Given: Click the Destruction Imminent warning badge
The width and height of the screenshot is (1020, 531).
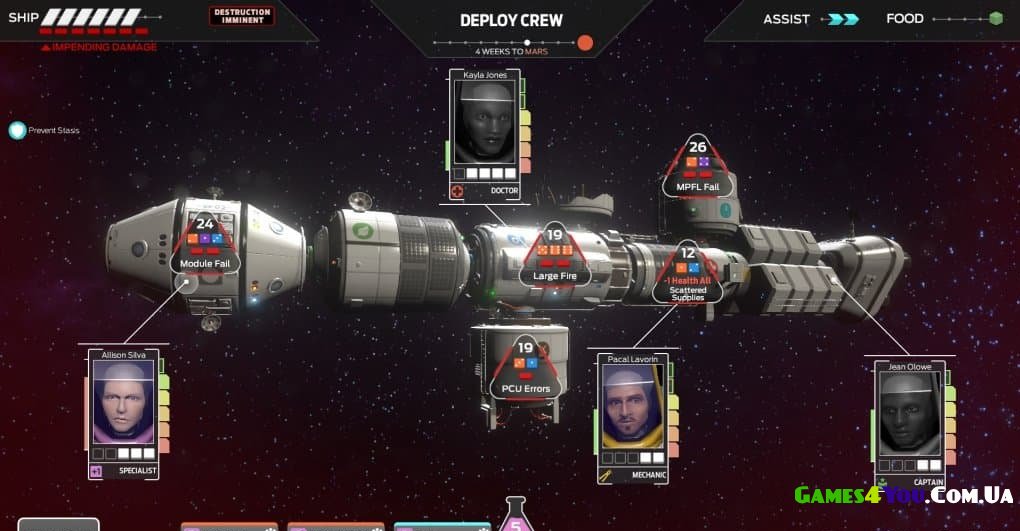Looking at the screenshot, I should coord(241,16).
